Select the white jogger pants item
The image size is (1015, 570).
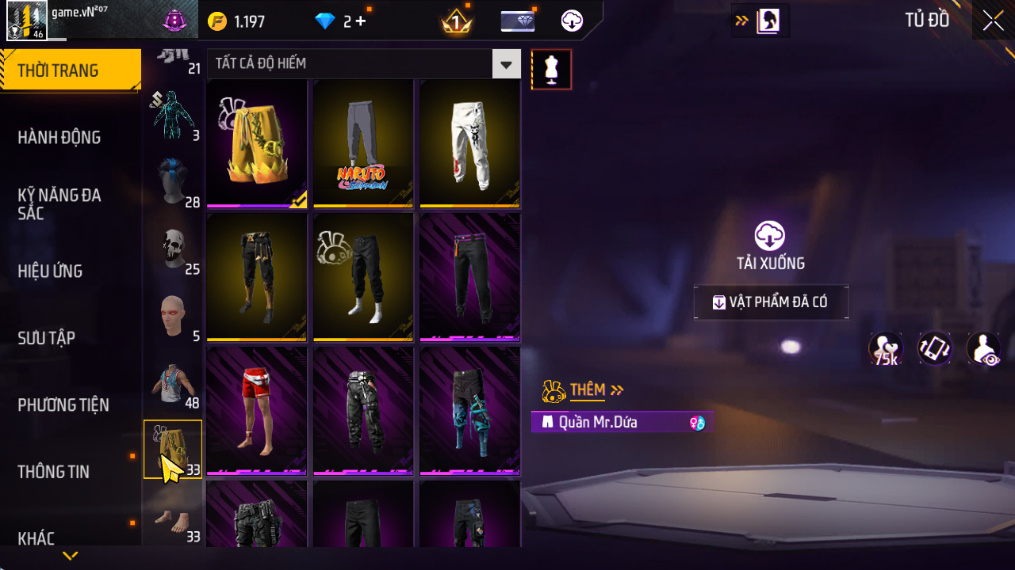[469, 143]
